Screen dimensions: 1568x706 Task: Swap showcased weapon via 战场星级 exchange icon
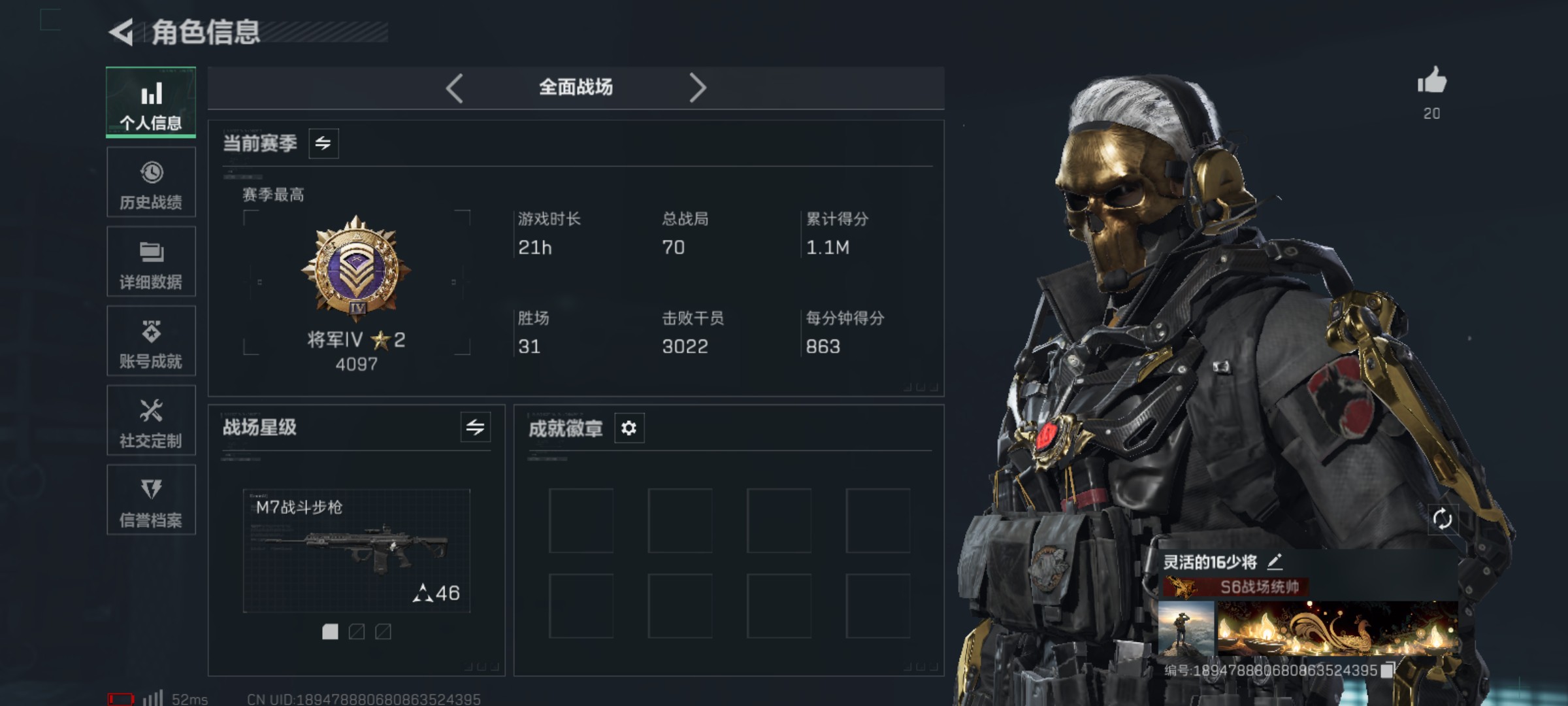coord(476,428)
